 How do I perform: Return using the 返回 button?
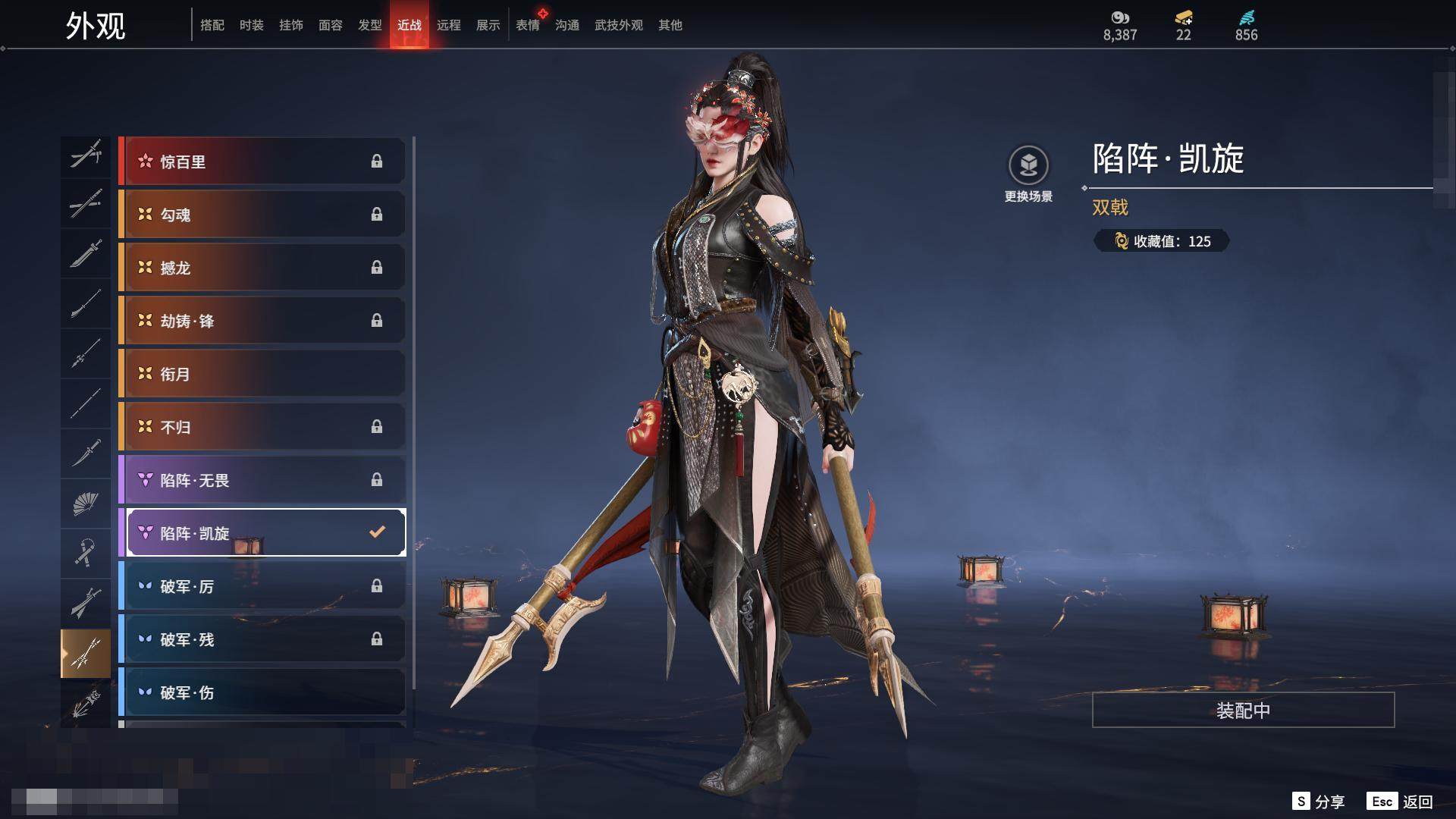[x=1400, y=802]
